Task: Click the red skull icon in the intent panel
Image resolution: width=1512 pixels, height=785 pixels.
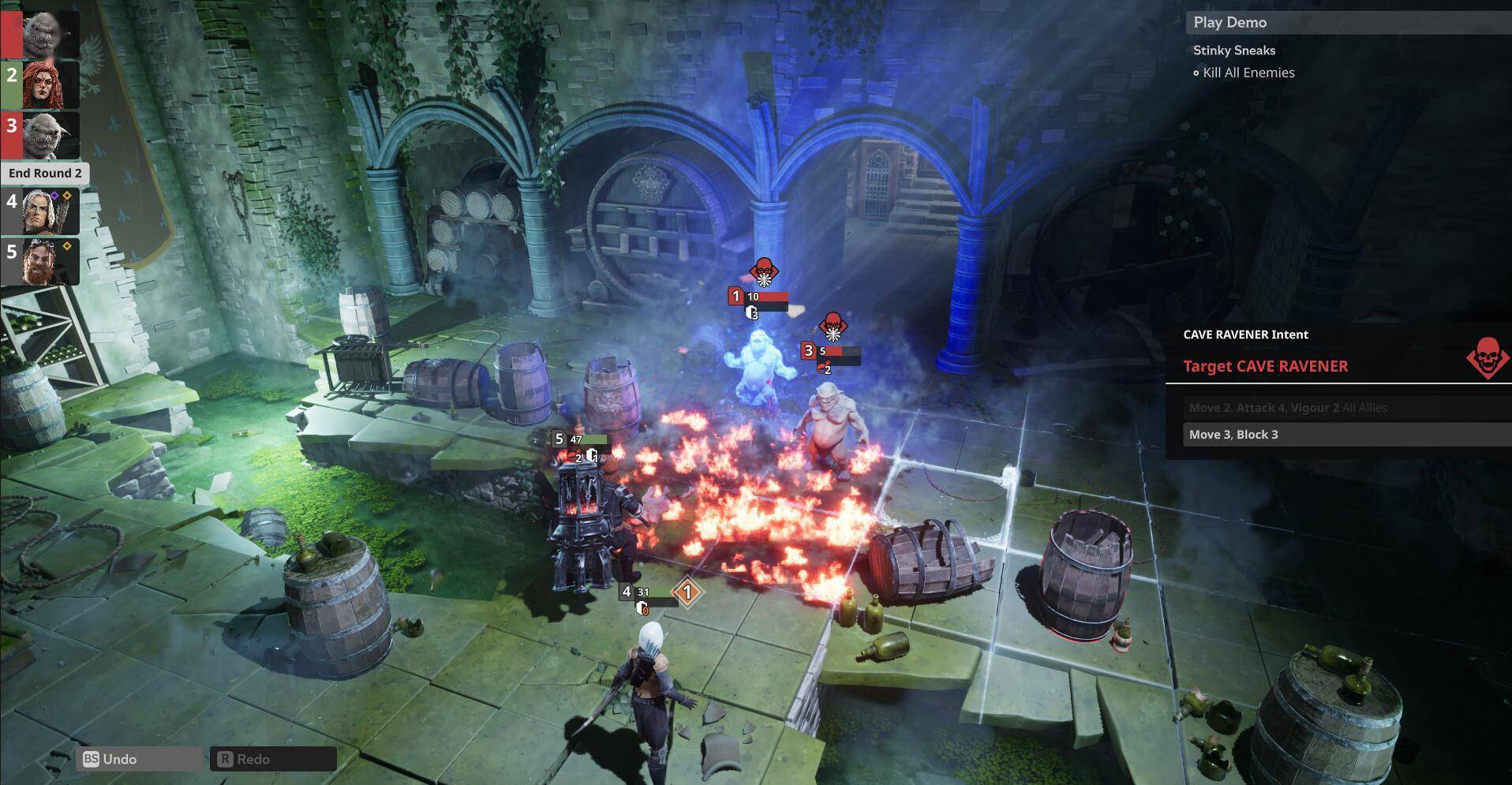Action: [1488, 356]
